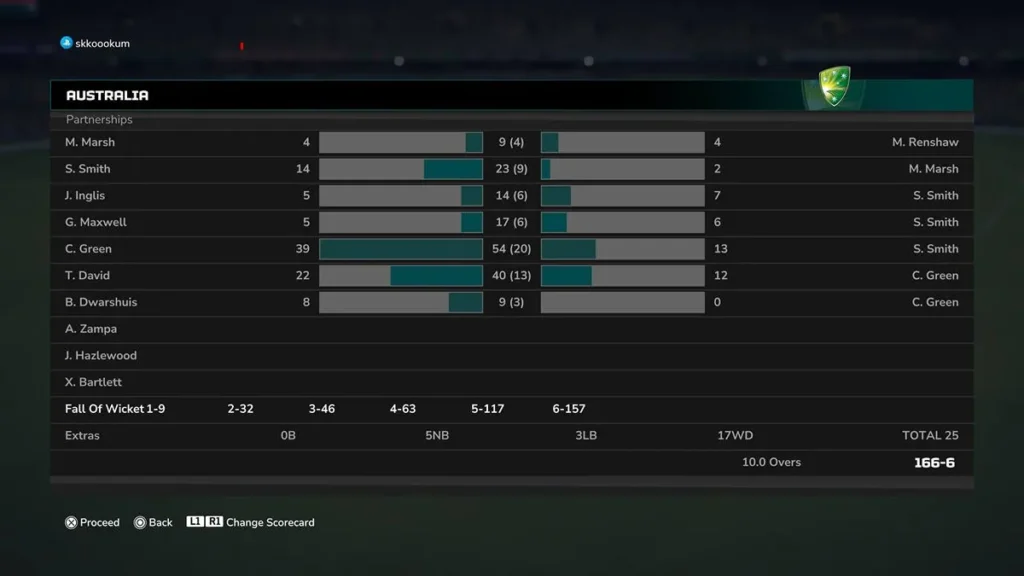Highlight the B. Dwarshuis partnership row

tap(511, 302)
